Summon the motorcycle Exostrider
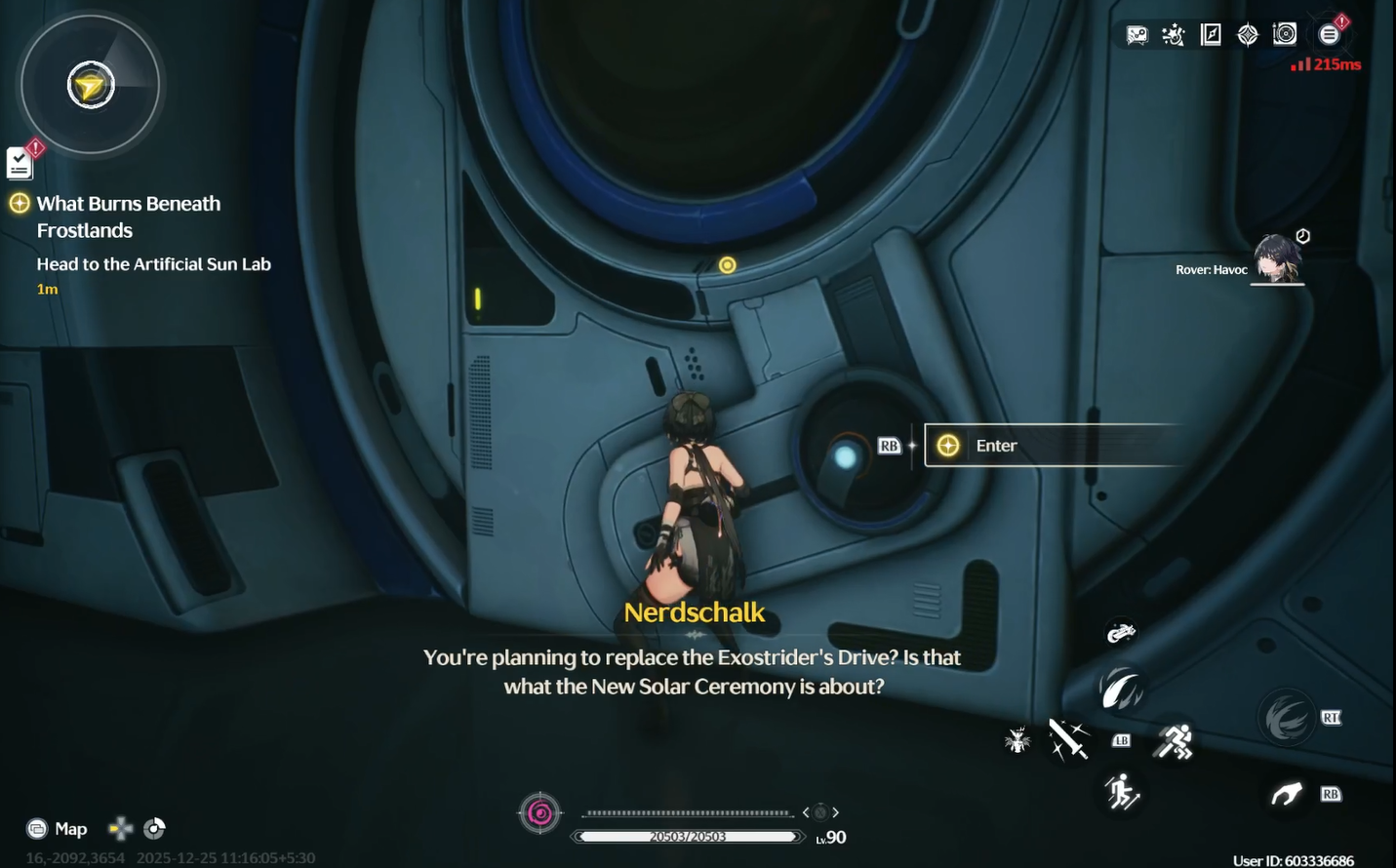Screen dimensions: 1396x868 tap(1121, 633)
